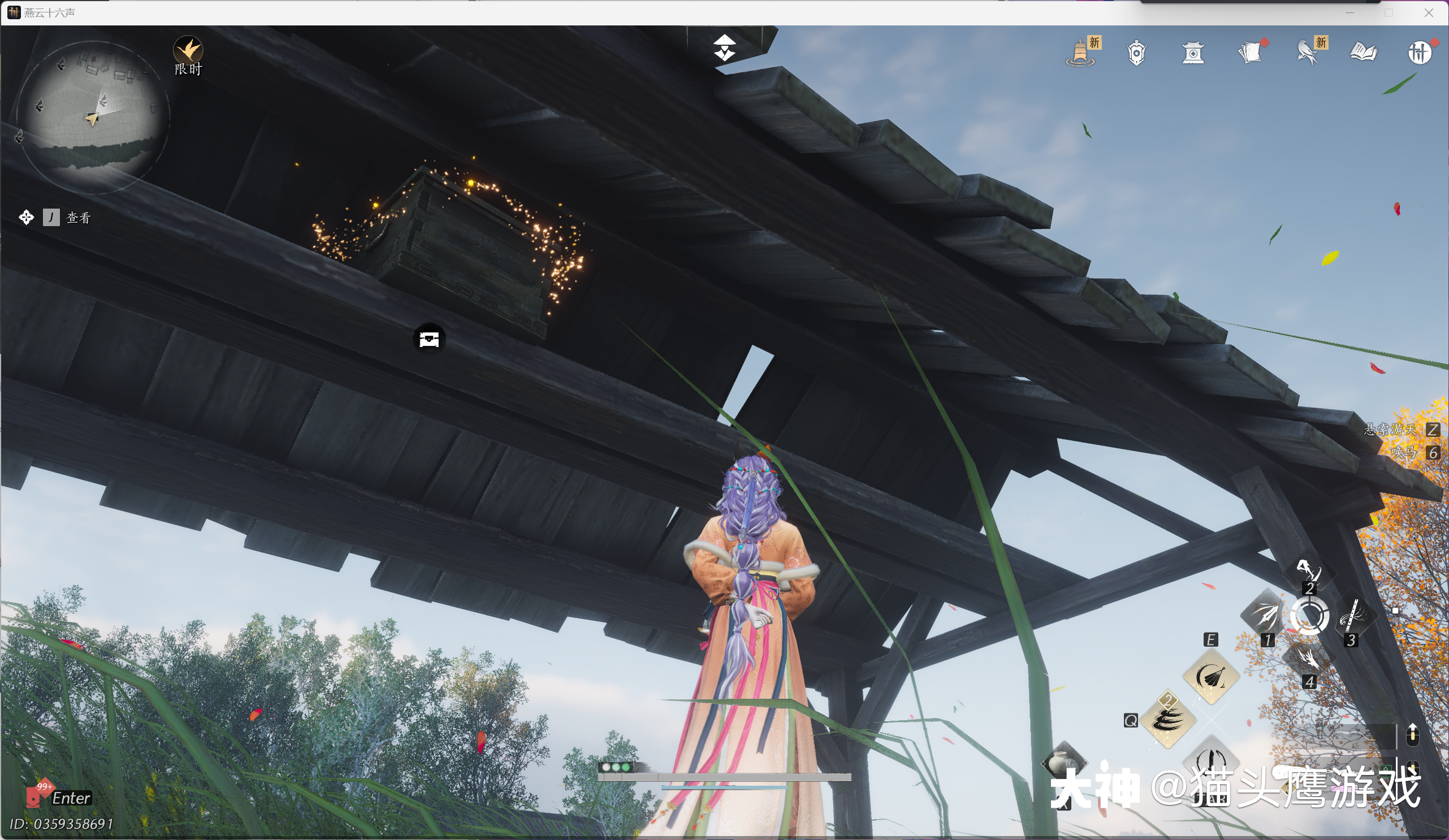Open the round main menu icon

click(1419, 54)
